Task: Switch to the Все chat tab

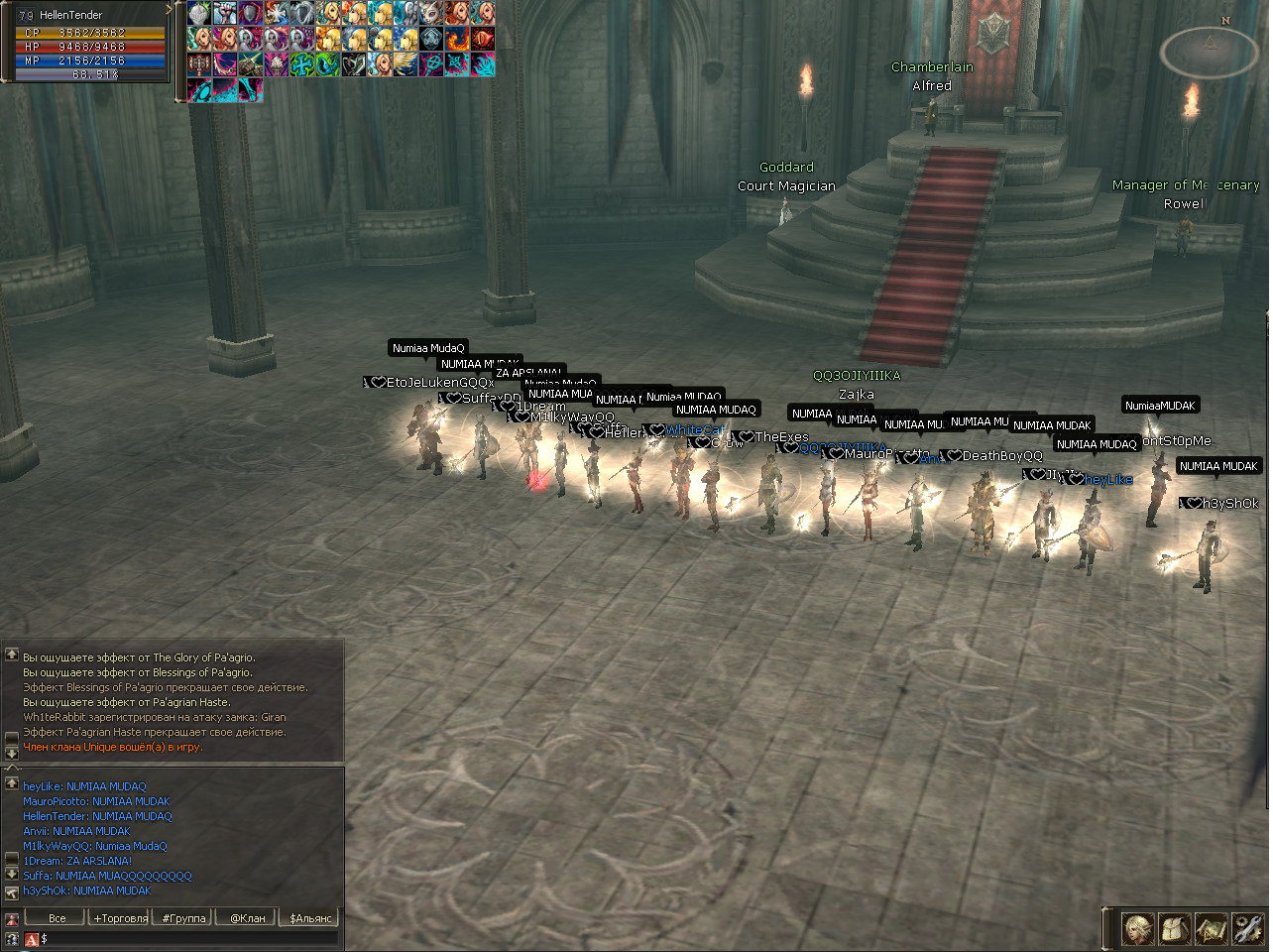Action: tap(58, 918)
